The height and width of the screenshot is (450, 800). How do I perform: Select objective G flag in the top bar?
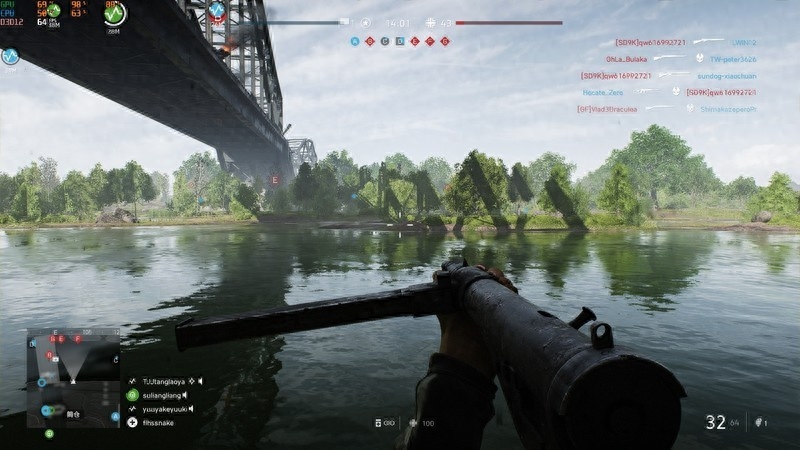tap(445, 41)
